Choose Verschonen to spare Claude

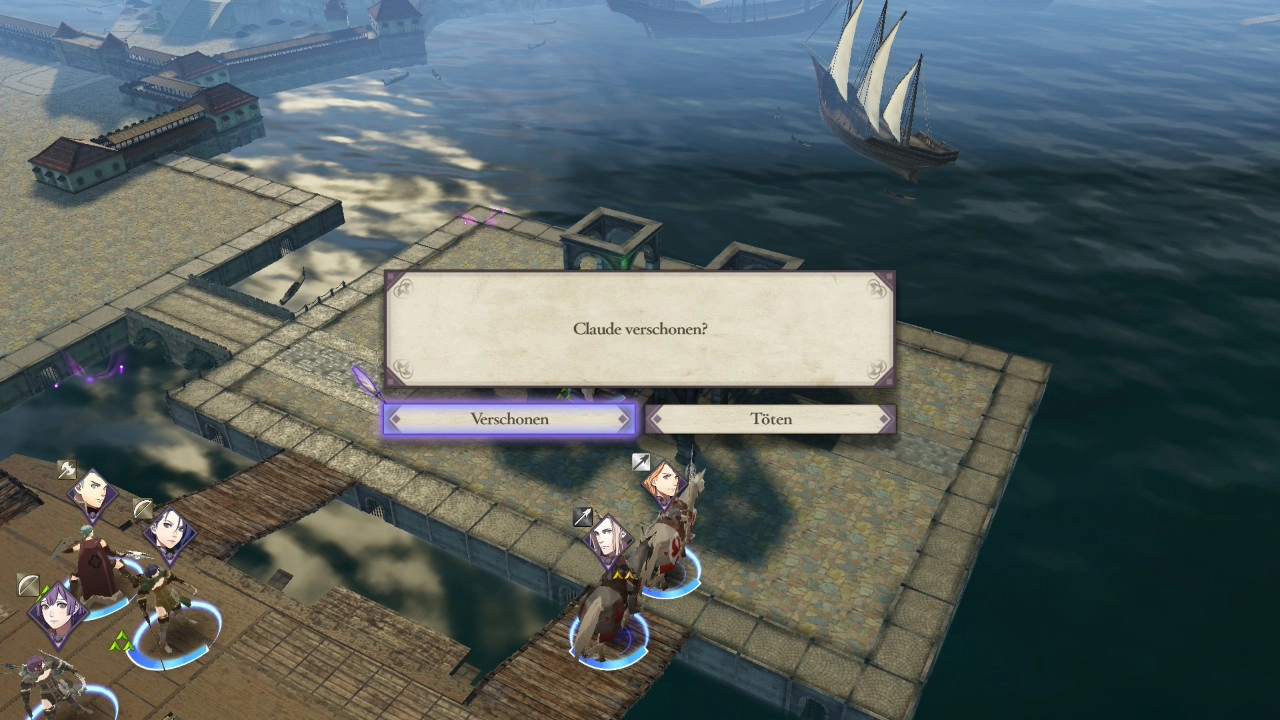[509, 419]
